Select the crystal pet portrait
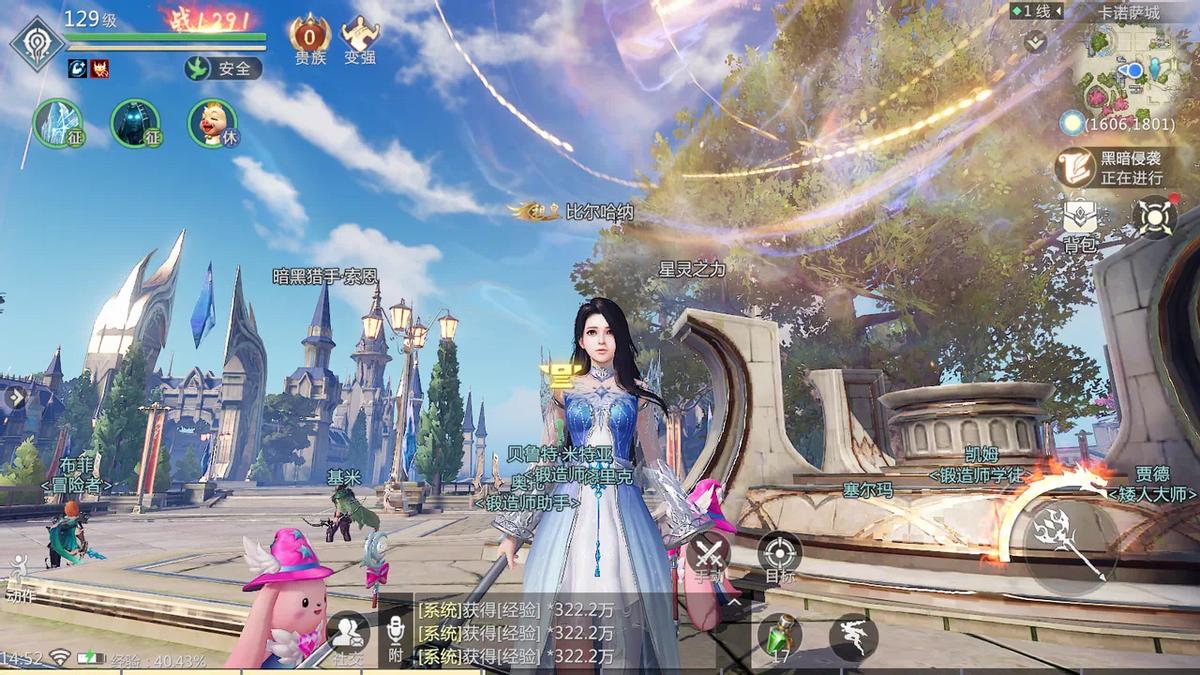This screenshot has width=1200, height=675. click(x=57, y=123)
